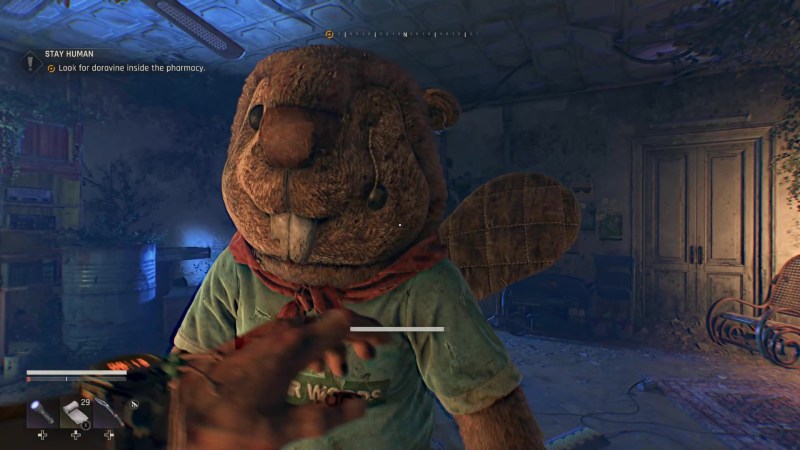
Task: Select the bladed weapon hotbar slot
Action: pyautogui.click(x=109, y=412)
